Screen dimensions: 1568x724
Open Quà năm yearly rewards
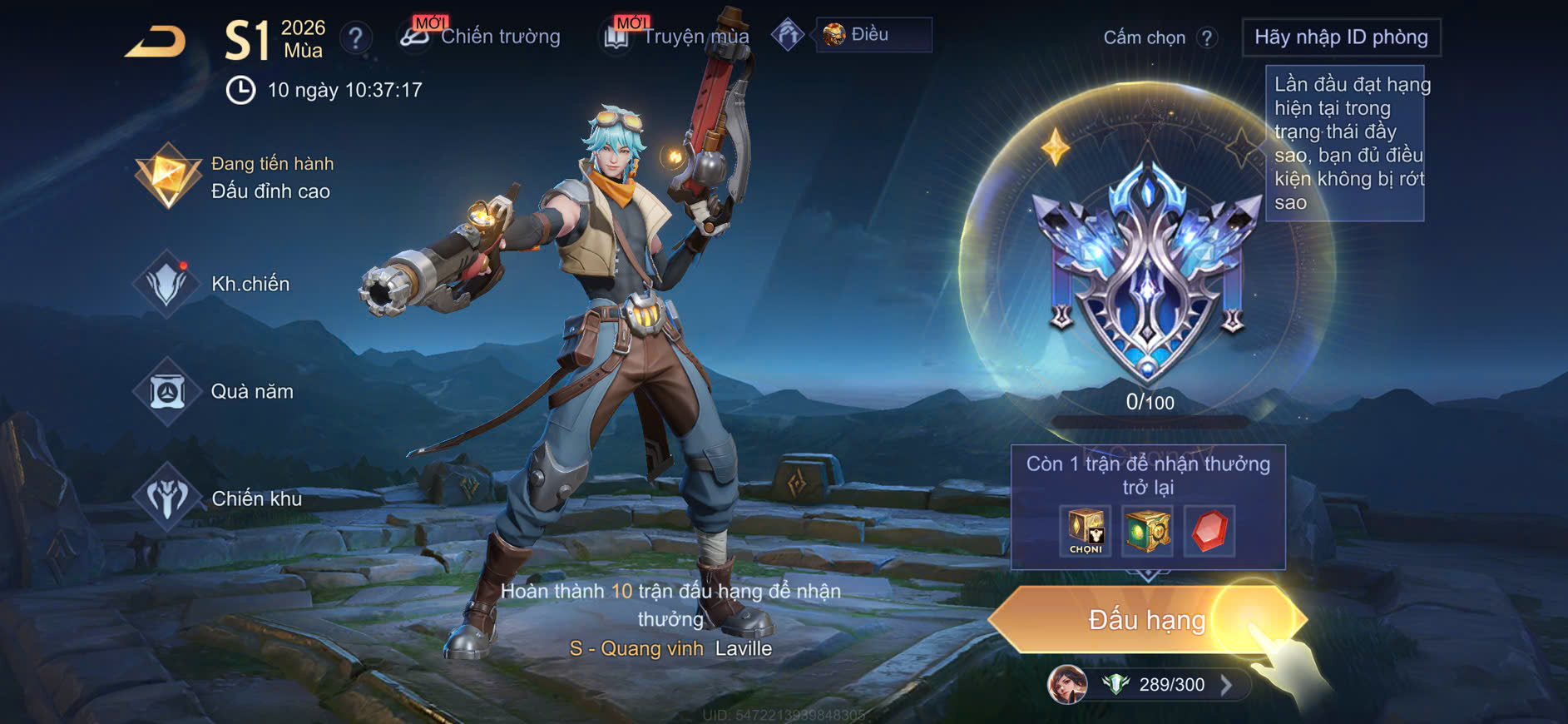click(218, 391)
